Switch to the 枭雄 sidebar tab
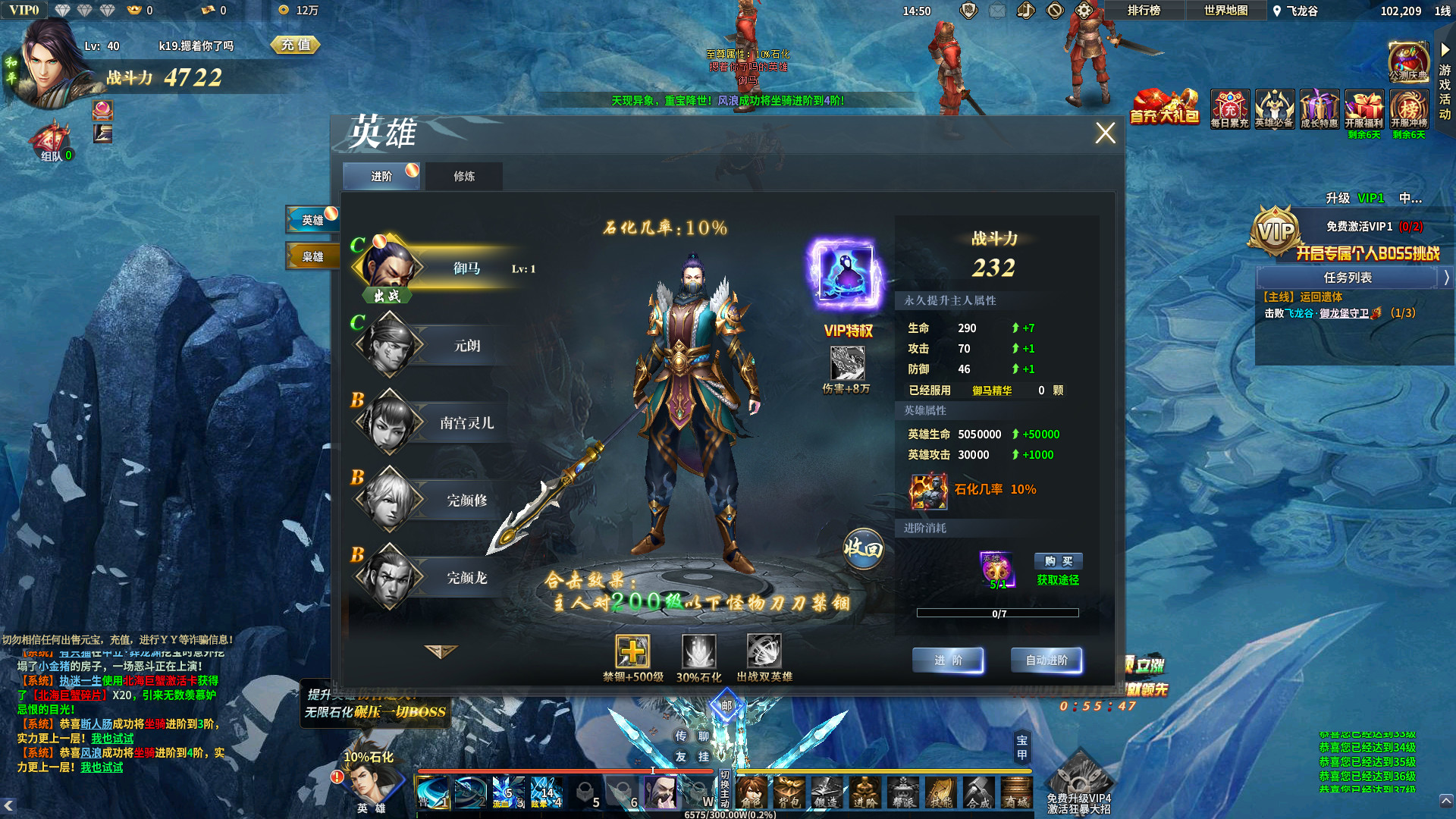 (x=312, y=256)
